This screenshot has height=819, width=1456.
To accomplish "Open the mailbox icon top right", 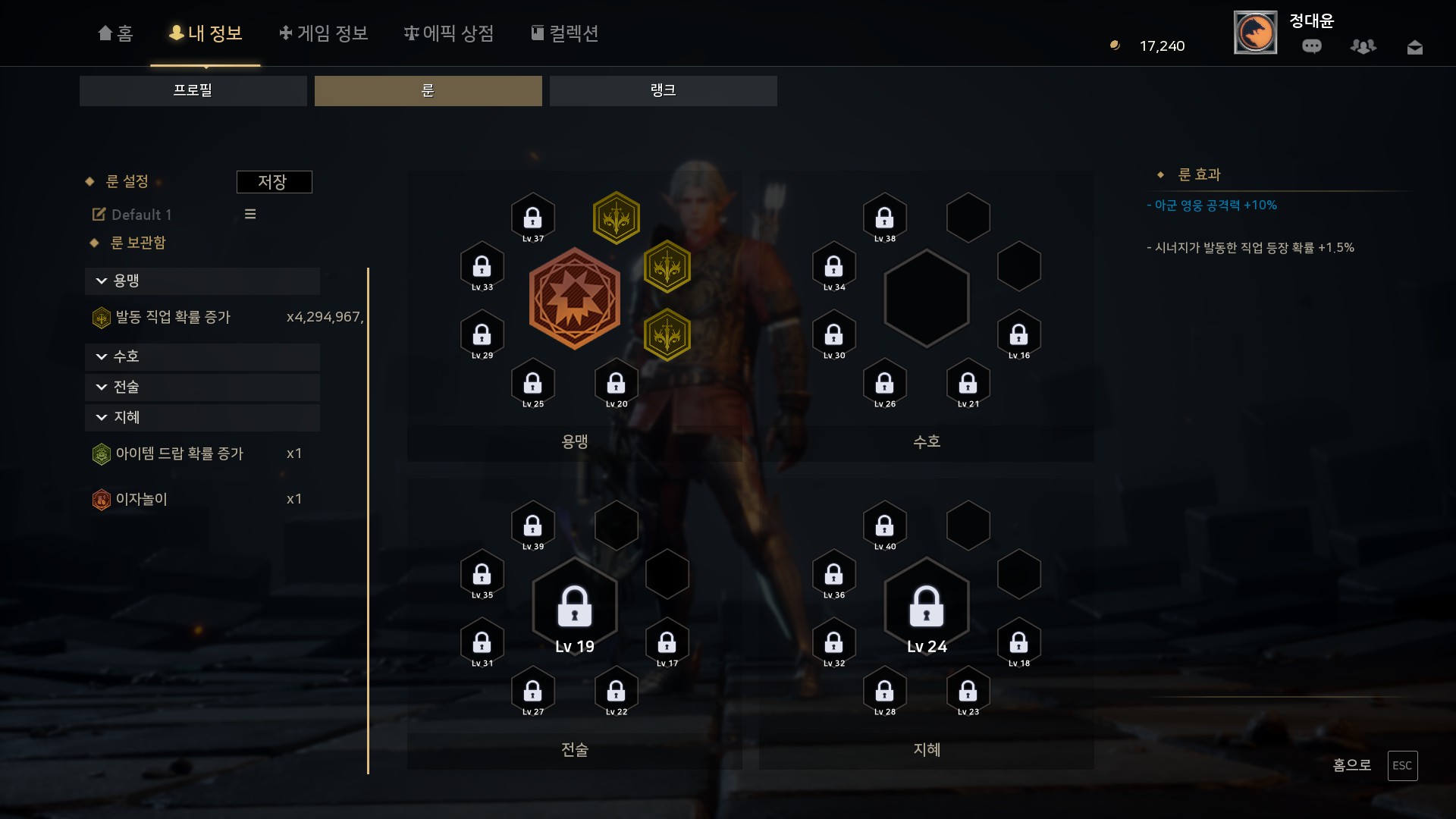I will (x=1415, y=45).
